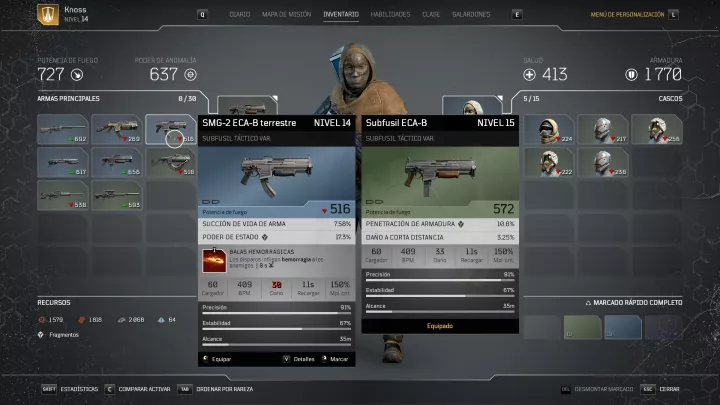Switch to Mapa de Misión tab
This screenshot has height=405, width=720.
click(288, 15)
